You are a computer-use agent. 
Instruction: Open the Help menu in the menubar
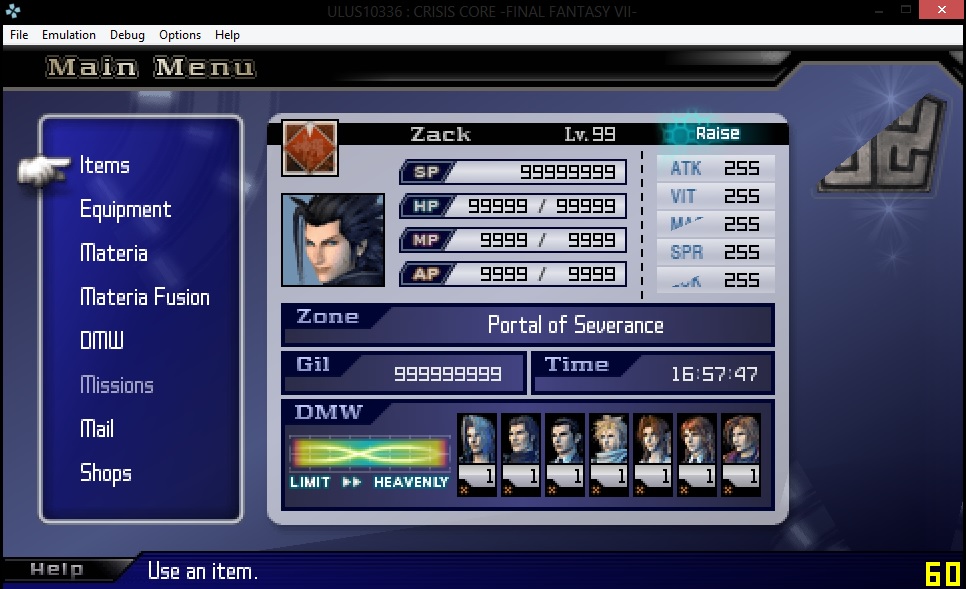227,35
